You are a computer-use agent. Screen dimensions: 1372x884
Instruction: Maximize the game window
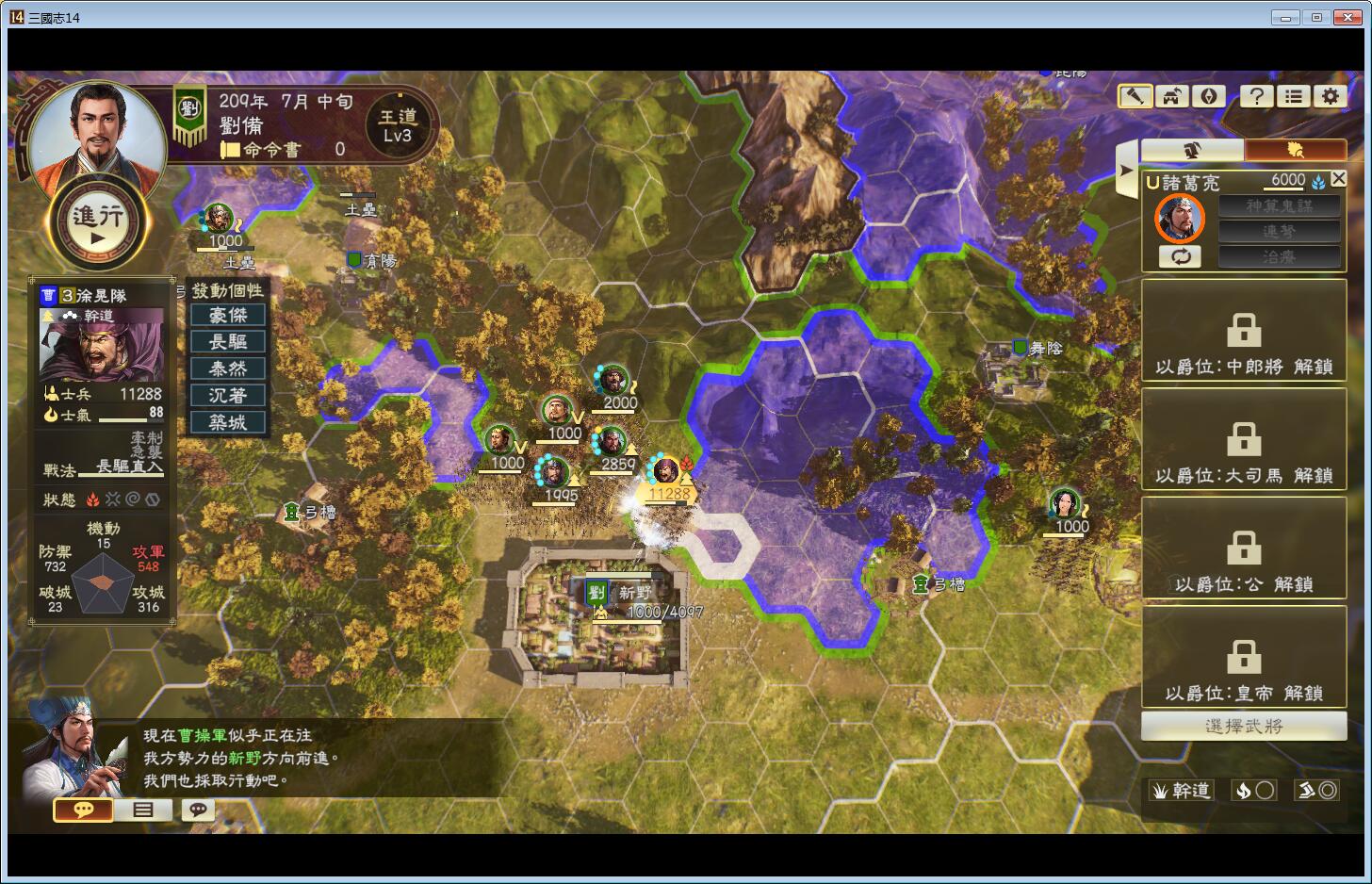coord(1316,17)
